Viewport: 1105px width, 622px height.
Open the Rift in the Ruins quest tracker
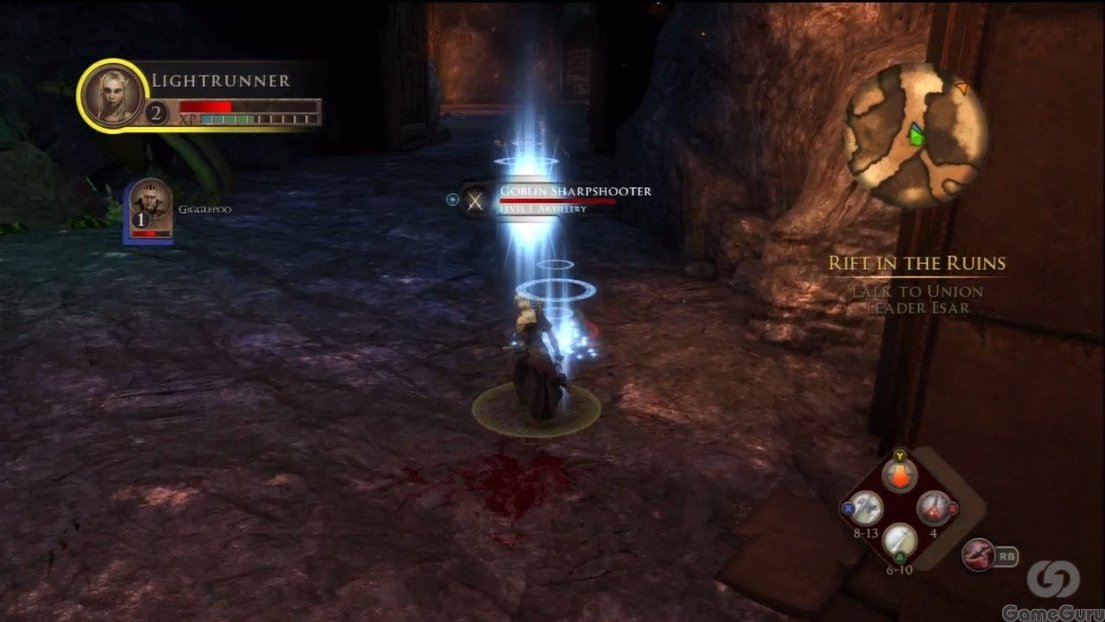tap(916, 264)
